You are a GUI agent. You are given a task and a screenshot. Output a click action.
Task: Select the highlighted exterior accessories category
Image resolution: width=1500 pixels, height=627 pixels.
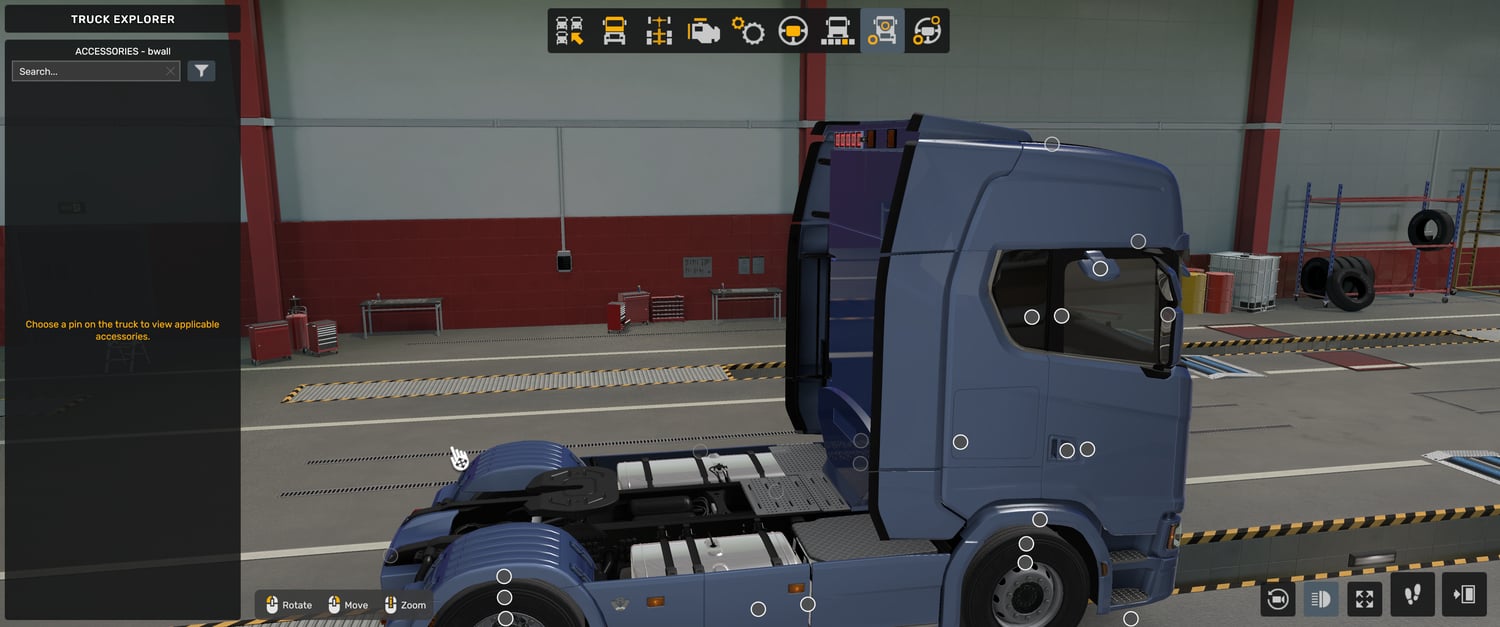882,31
